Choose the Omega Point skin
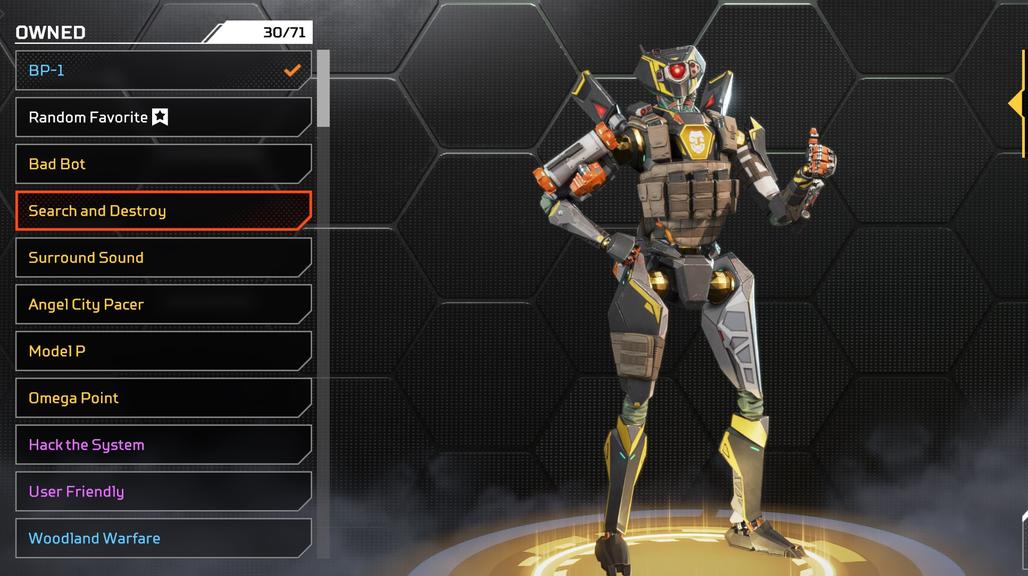This screenshot has width=1028, height=576. 163,398
